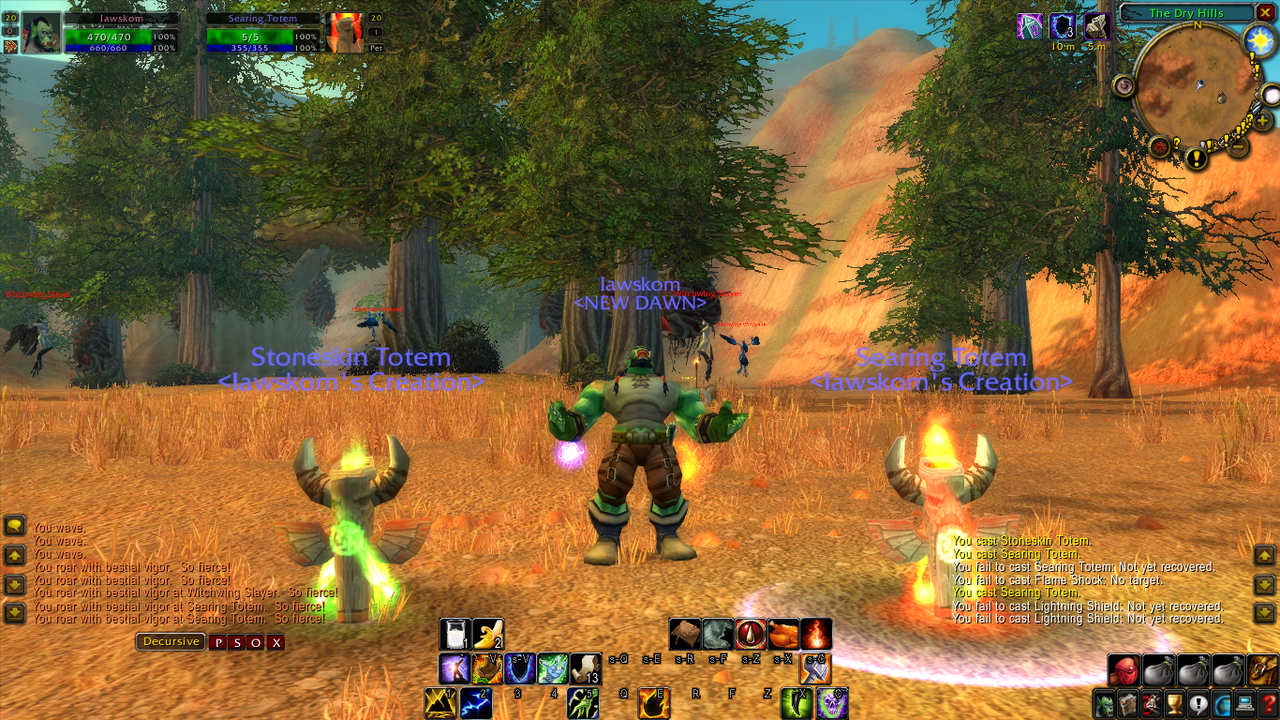Open the game menu computer icon
Image resolution: width=1280 pixels, height=720 pixels.
coord(1245,704)
